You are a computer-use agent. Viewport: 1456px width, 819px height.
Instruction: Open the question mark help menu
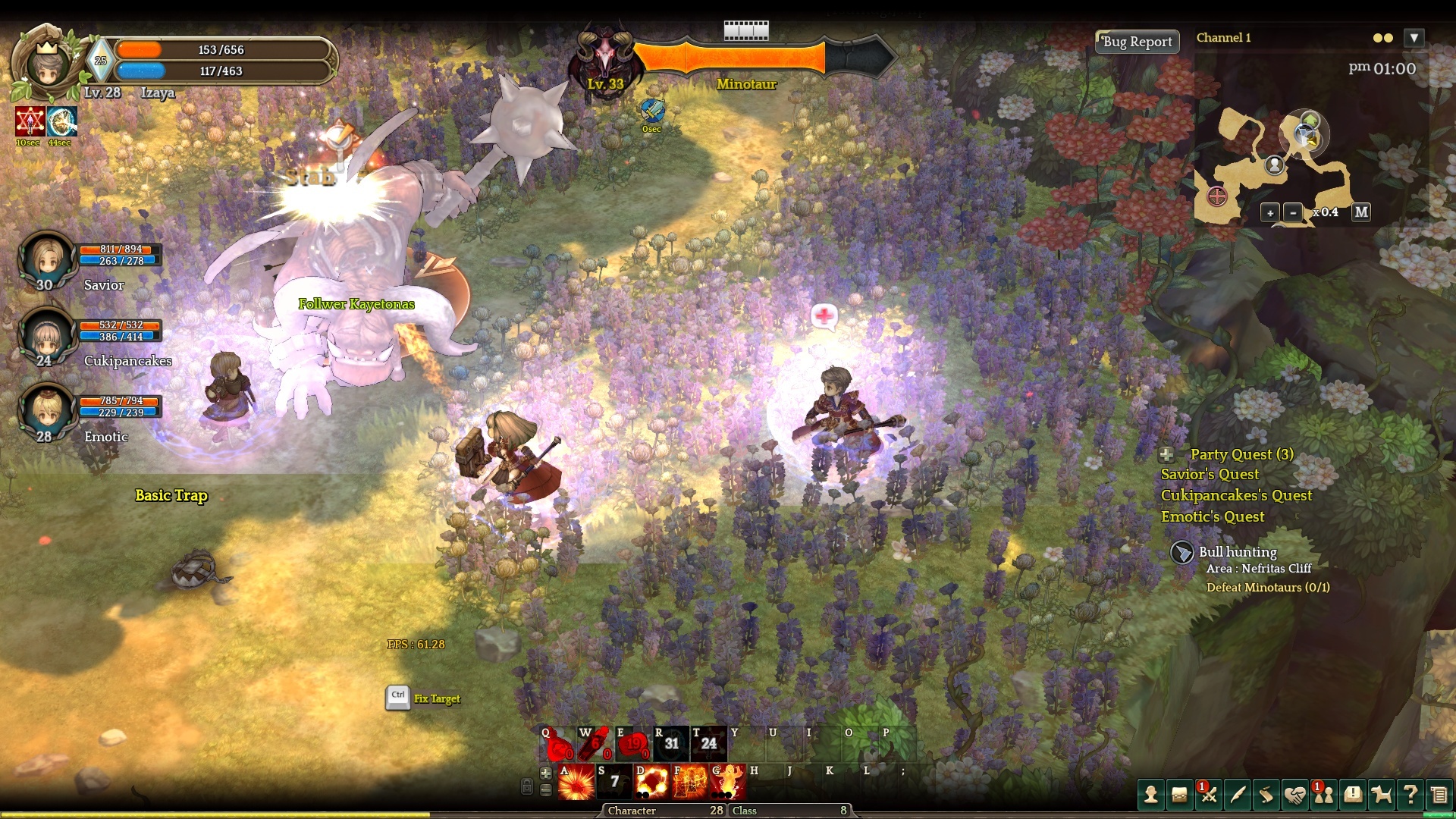1410,795
